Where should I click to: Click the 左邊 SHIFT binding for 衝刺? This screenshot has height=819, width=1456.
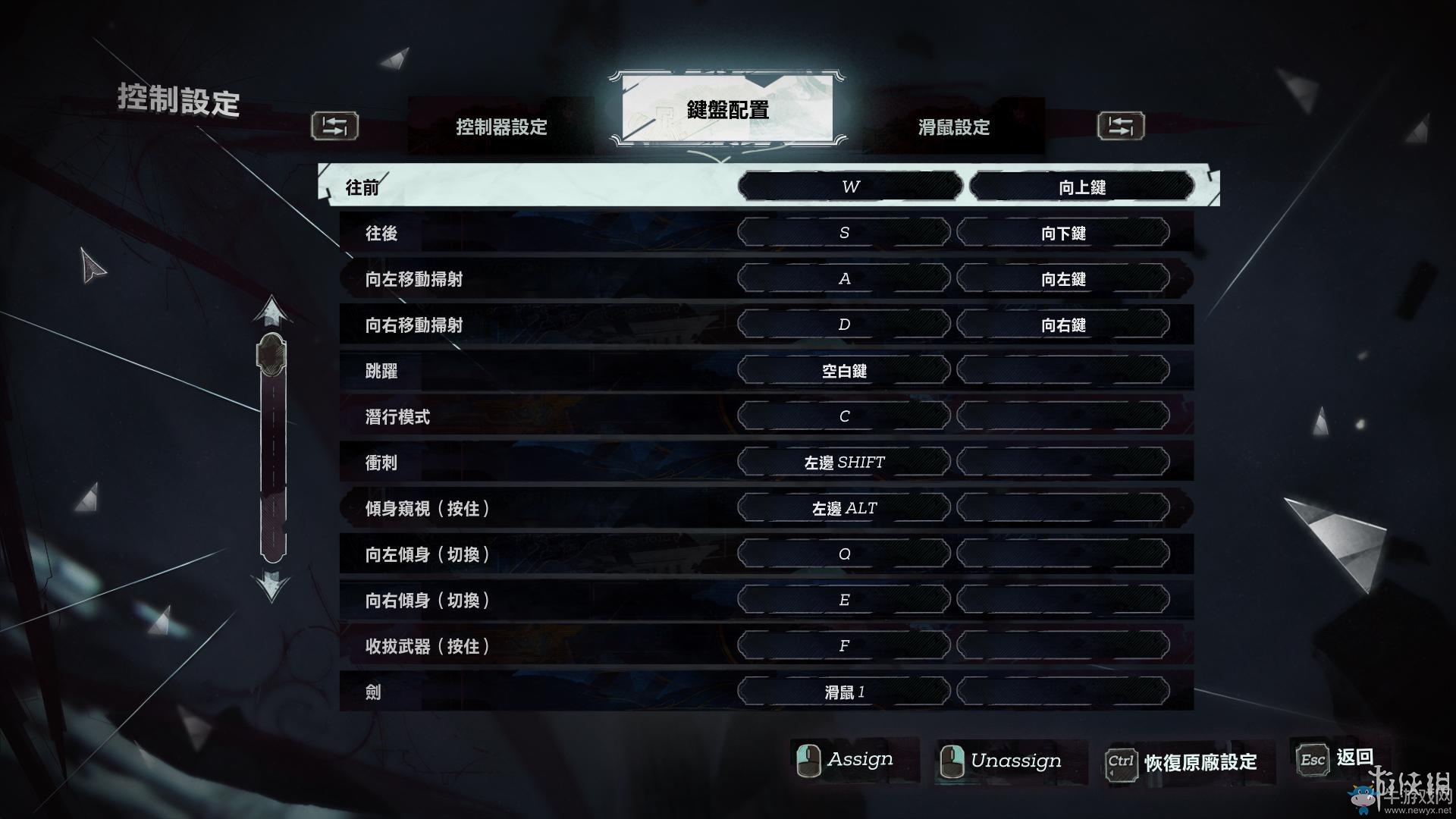pos(844,462)
